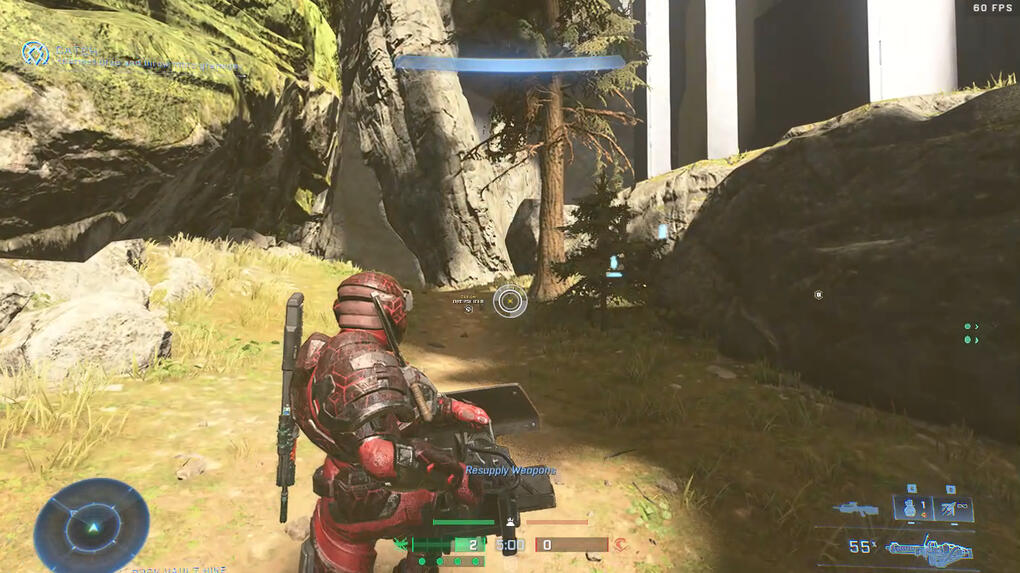
Task: Click the red team emblem icon
Action: coord(620,545)
